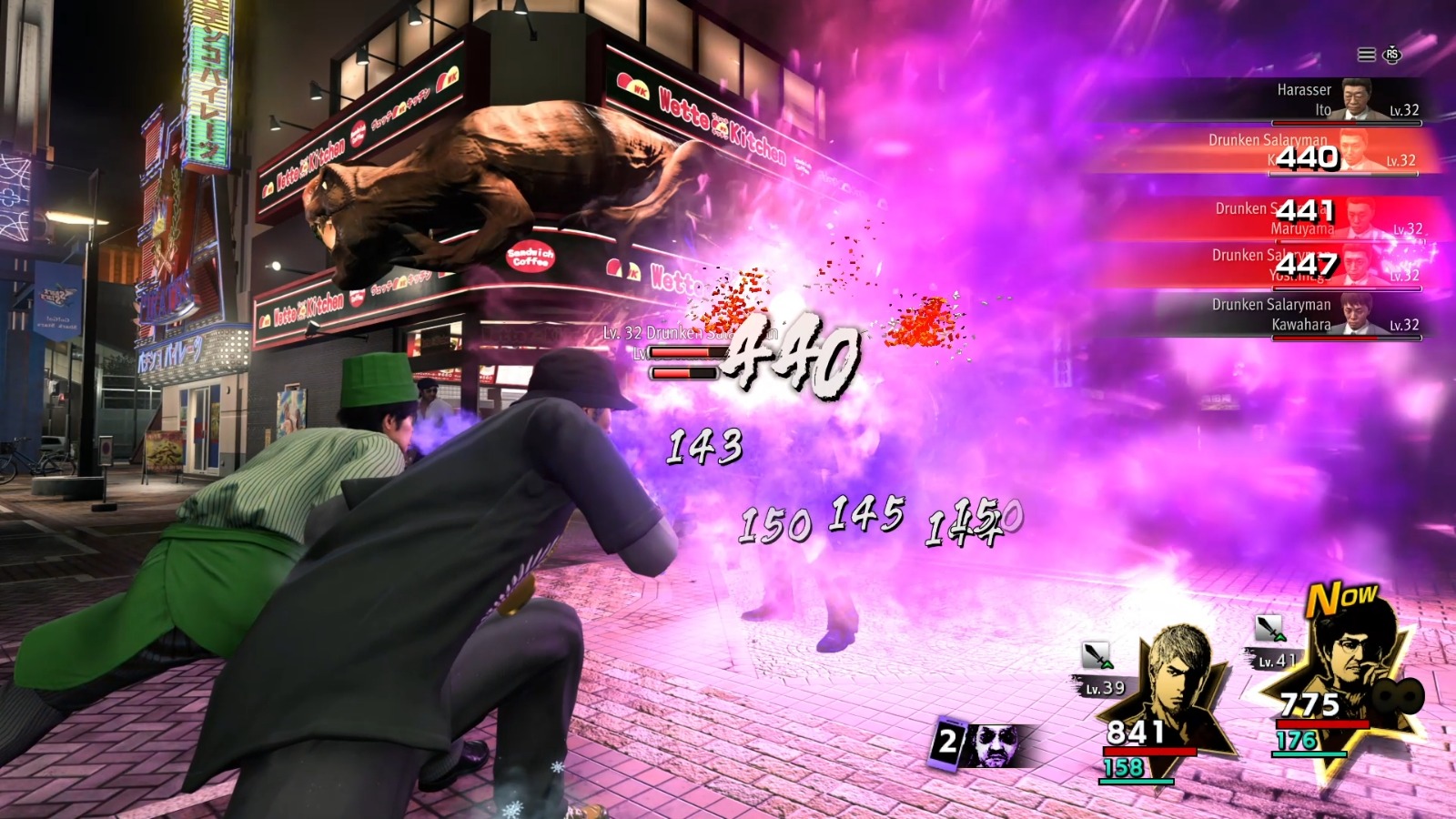The image size is (1456, 819).
Task: Open the pause menu via the menu lines
Action: pyautogui.click(x=1367, y=54)
